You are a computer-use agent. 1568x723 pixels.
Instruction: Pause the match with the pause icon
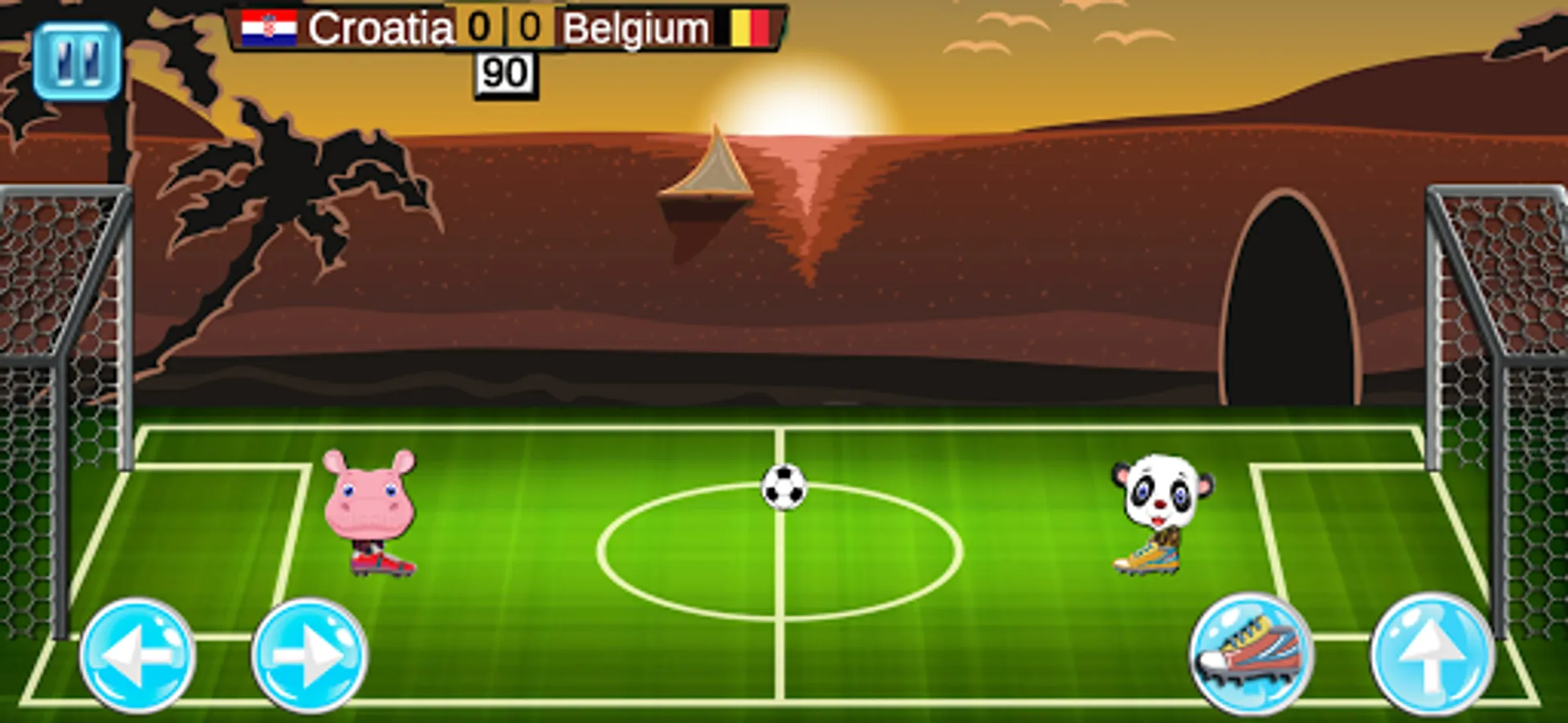coord(77,58)
